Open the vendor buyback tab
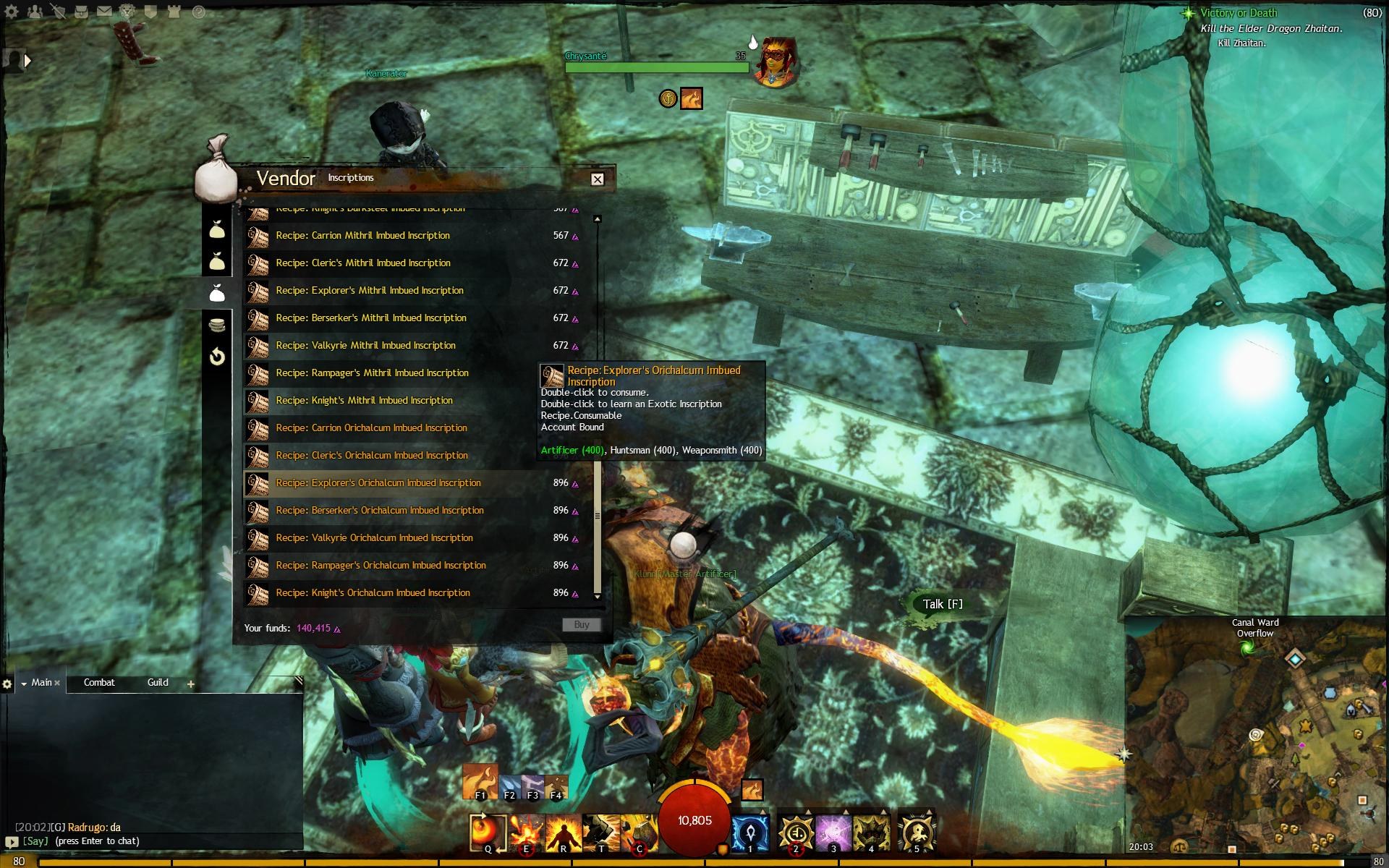Image resolution: width=1389 pixels, height=868 pixels. [217, 357]
